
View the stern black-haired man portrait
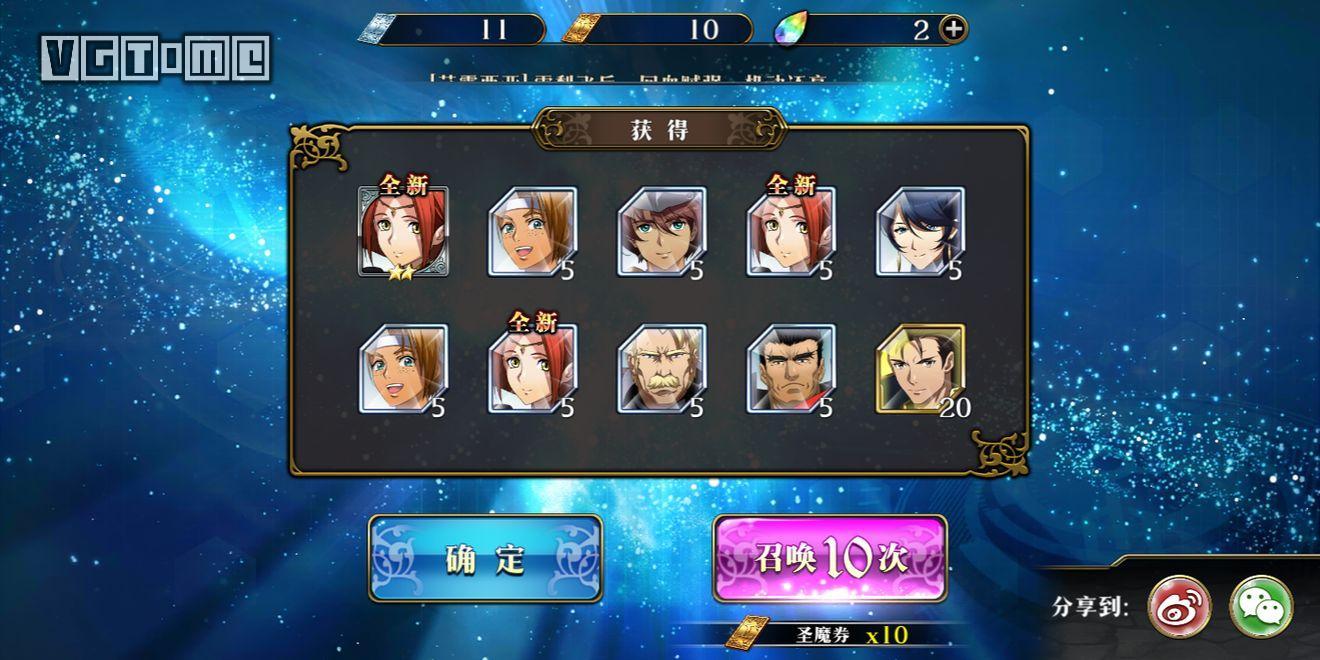[790, 368]
